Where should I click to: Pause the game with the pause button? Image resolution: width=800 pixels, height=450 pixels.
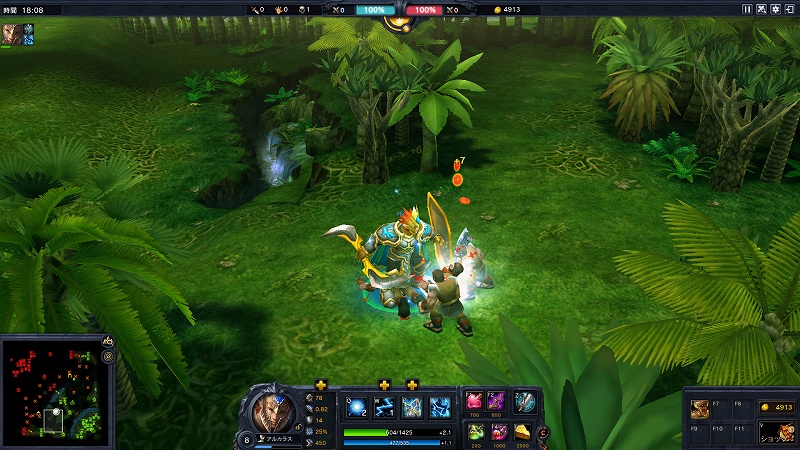point(747,9)
